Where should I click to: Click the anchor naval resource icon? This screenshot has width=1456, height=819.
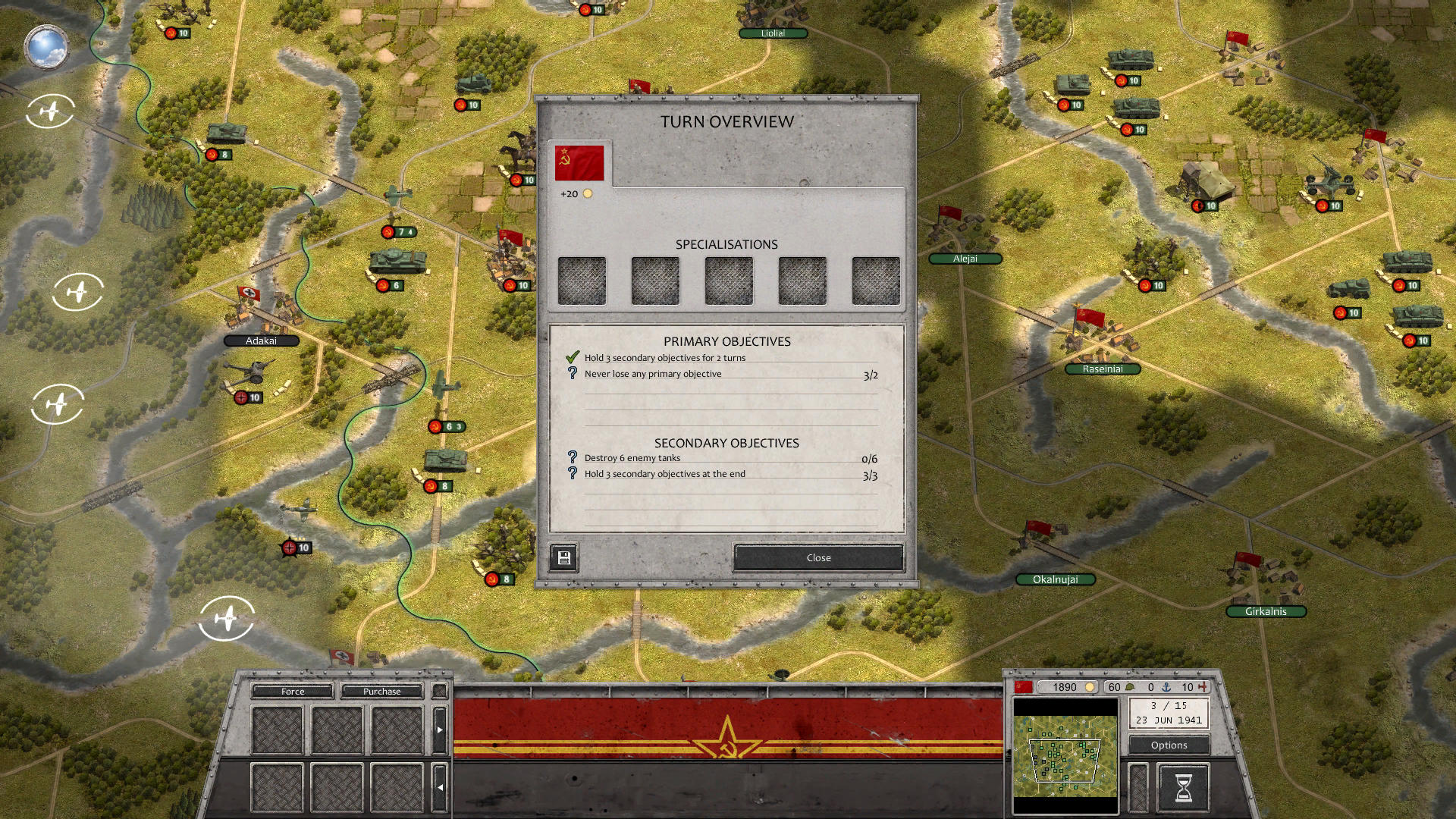pos(1166,688)
